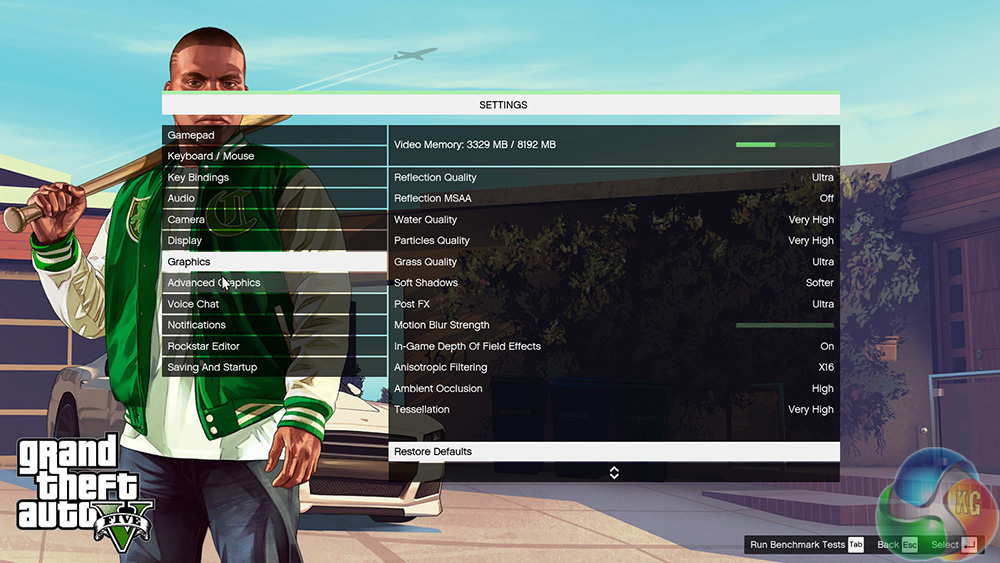Click the Motion Blur Strength slider
The height and width of the screenshot is (563, 1000).
pyautogui.click(x=784, y=325)
